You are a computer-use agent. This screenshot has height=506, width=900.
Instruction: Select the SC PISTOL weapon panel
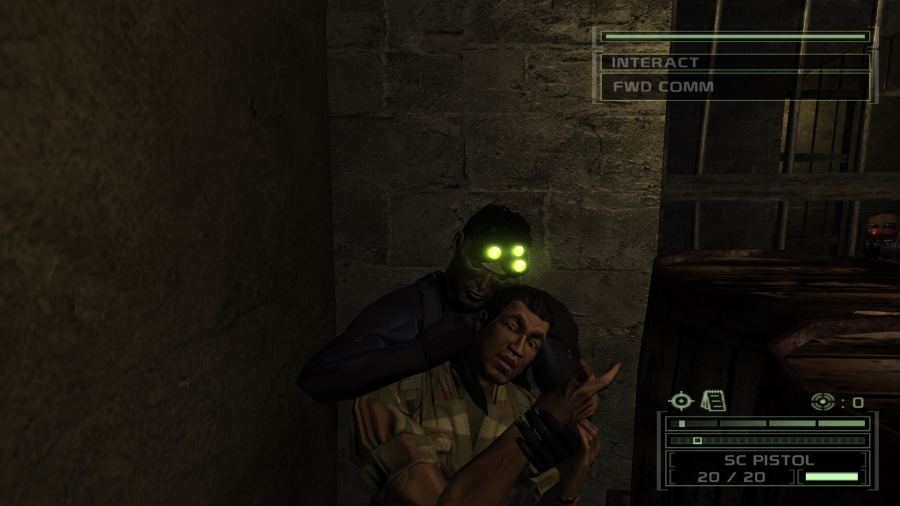tap(768, 461)
